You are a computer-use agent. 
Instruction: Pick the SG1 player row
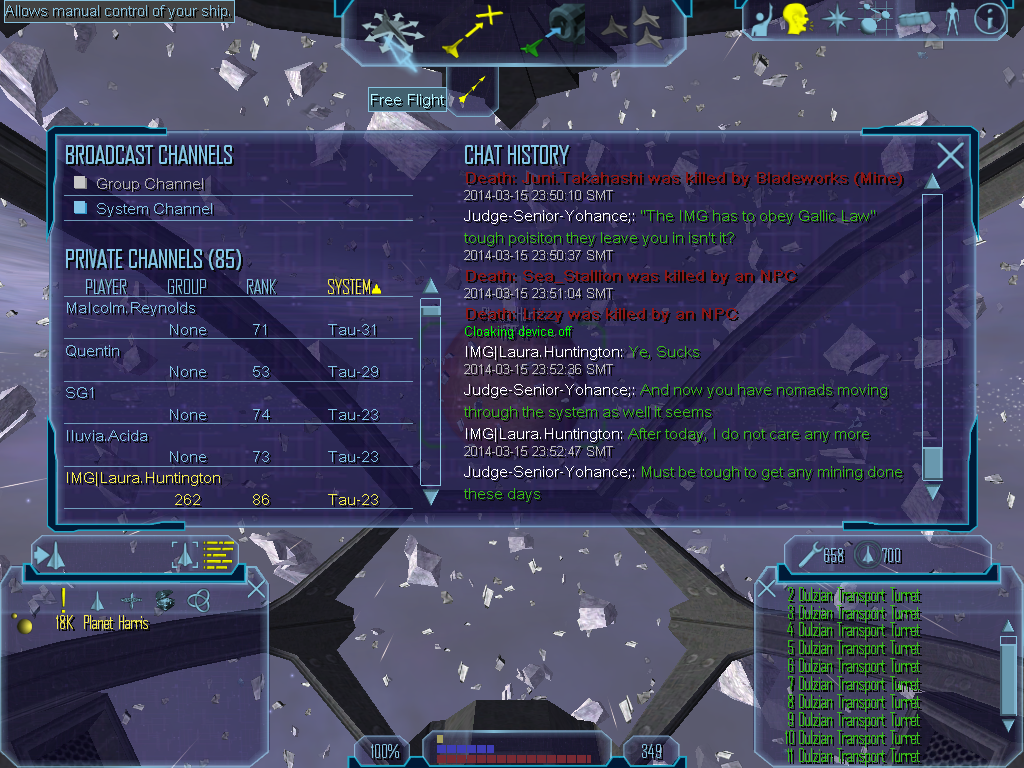(x=80, y=394)
